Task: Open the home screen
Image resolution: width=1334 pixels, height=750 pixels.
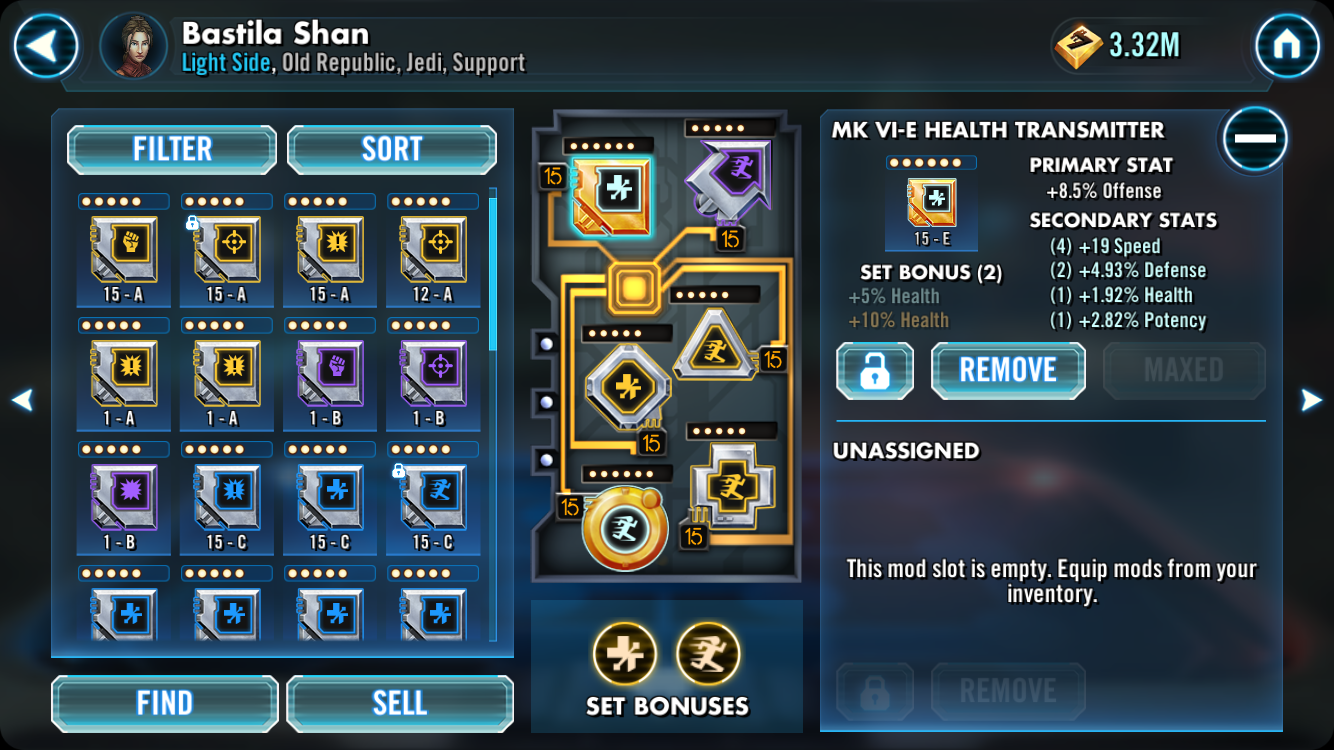Action: (x=1286, y=45)
